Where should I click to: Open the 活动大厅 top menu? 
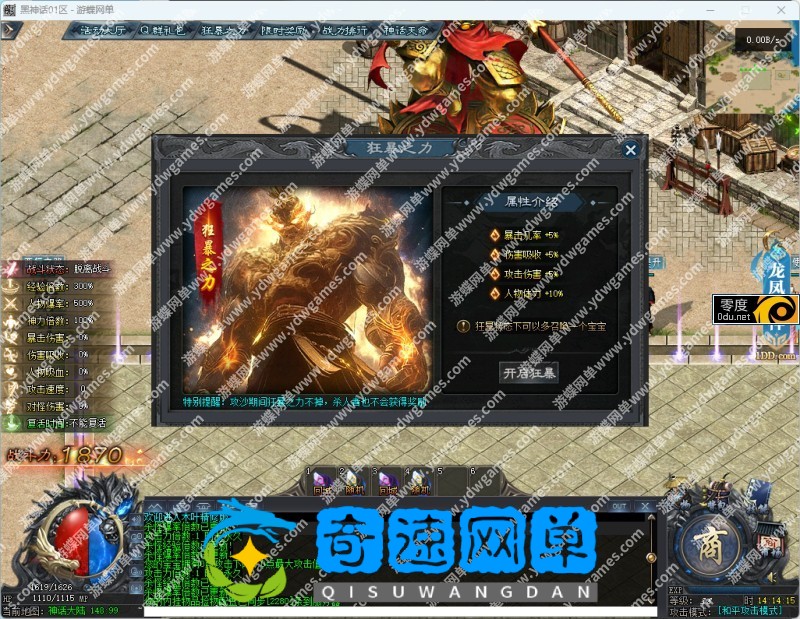(101, 30)
